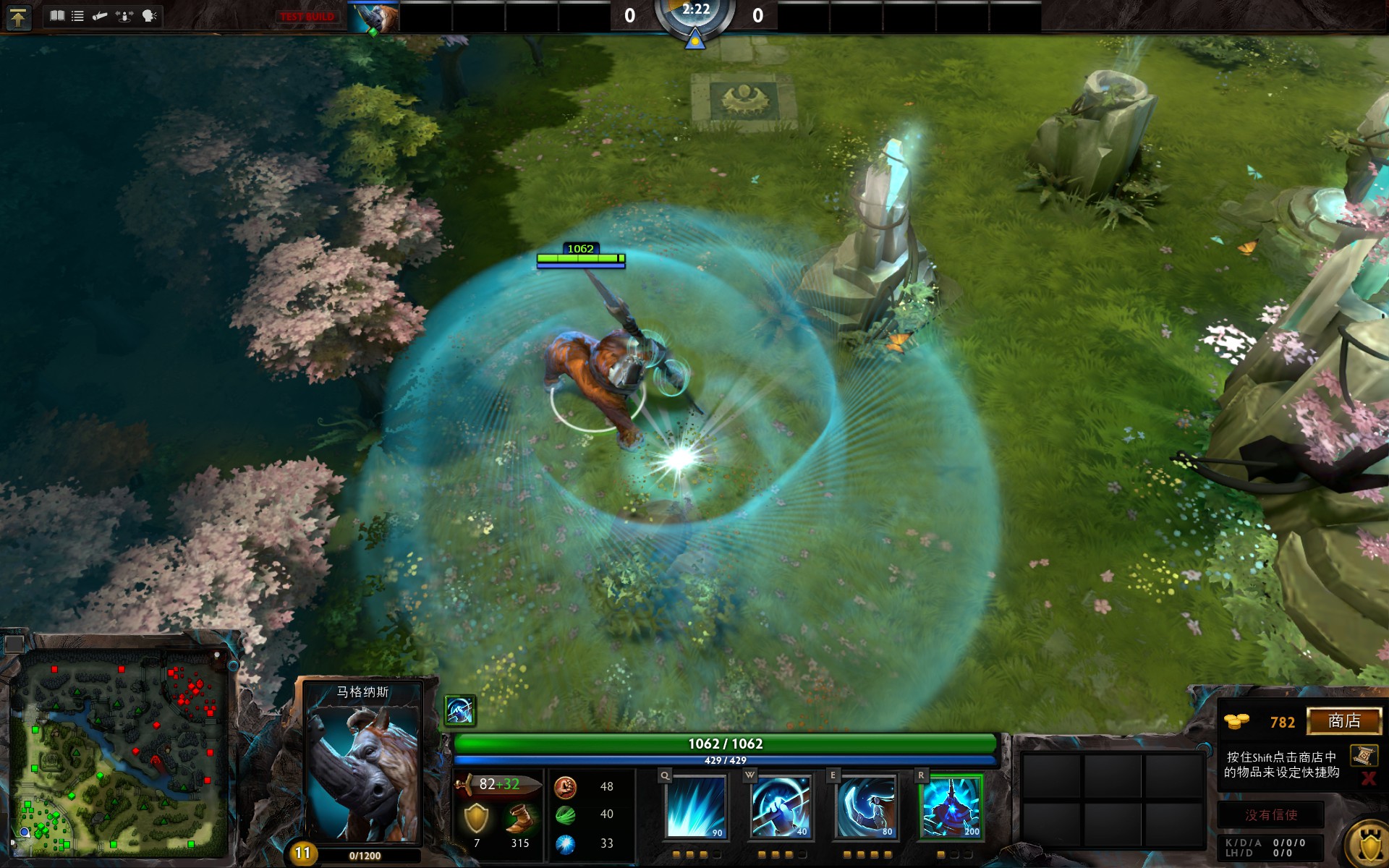Dismiss quick-buy tip with the red X
1389x868 pixels.
point(1368,777)
